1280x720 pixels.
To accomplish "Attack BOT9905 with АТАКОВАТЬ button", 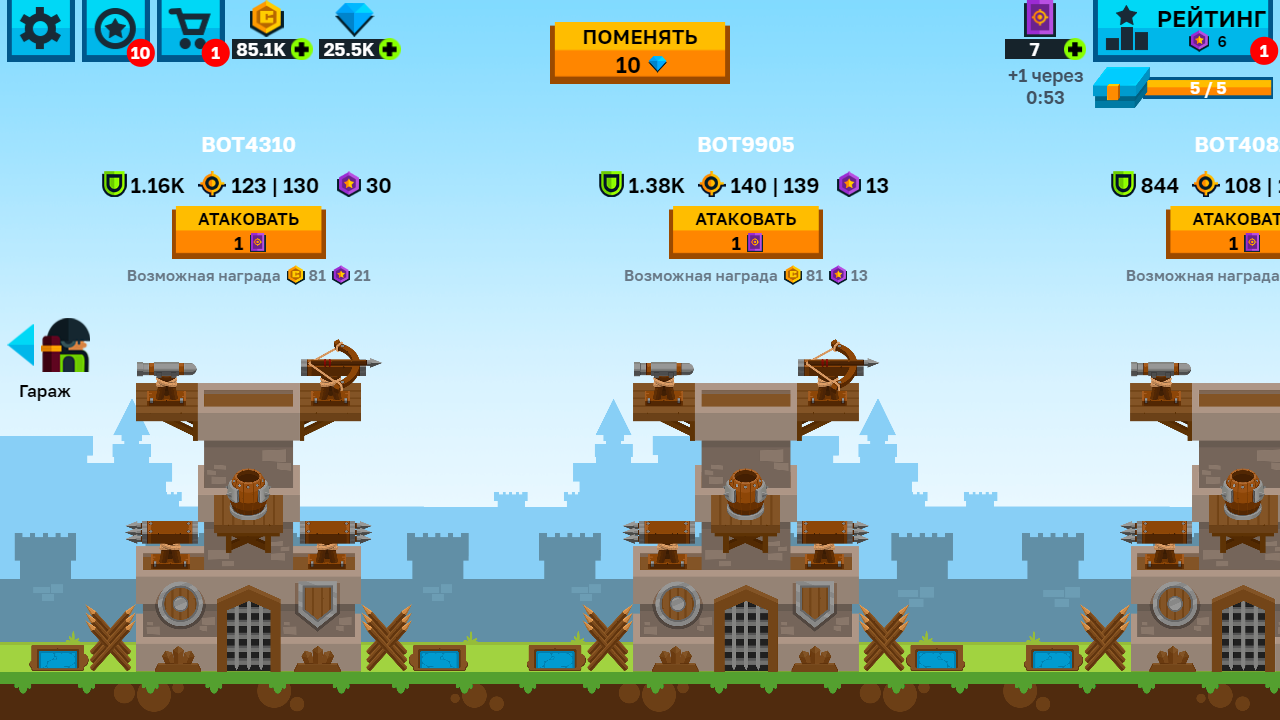I will point(745,231).
